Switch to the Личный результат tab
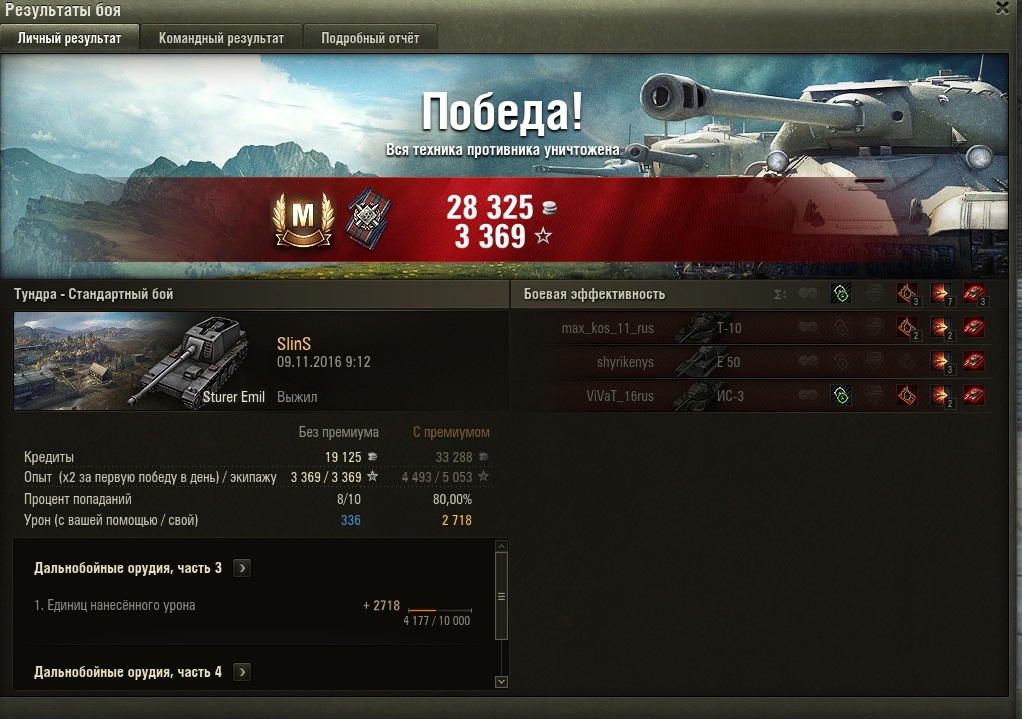The image size is (1022, 719). click(x=70, y=38)
